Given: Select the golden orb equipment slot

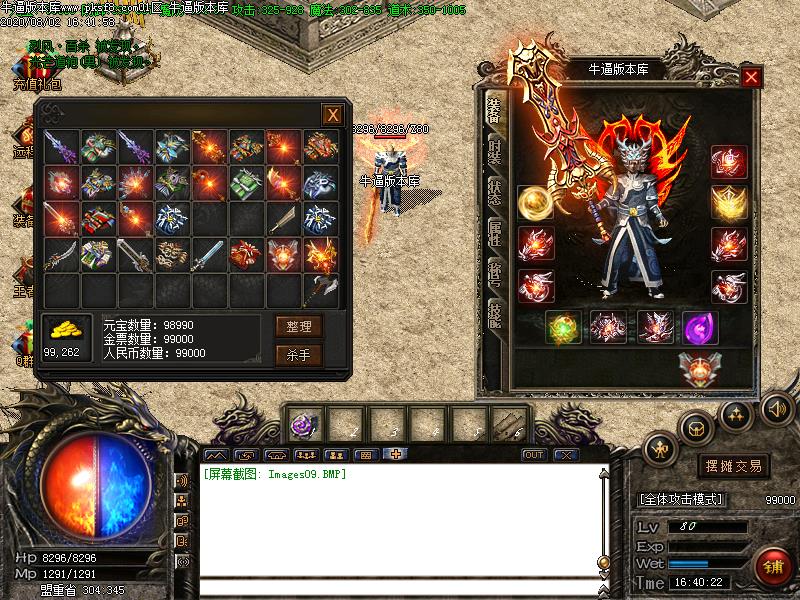Looking at the screenshot, I should click(x=535, y=202).
